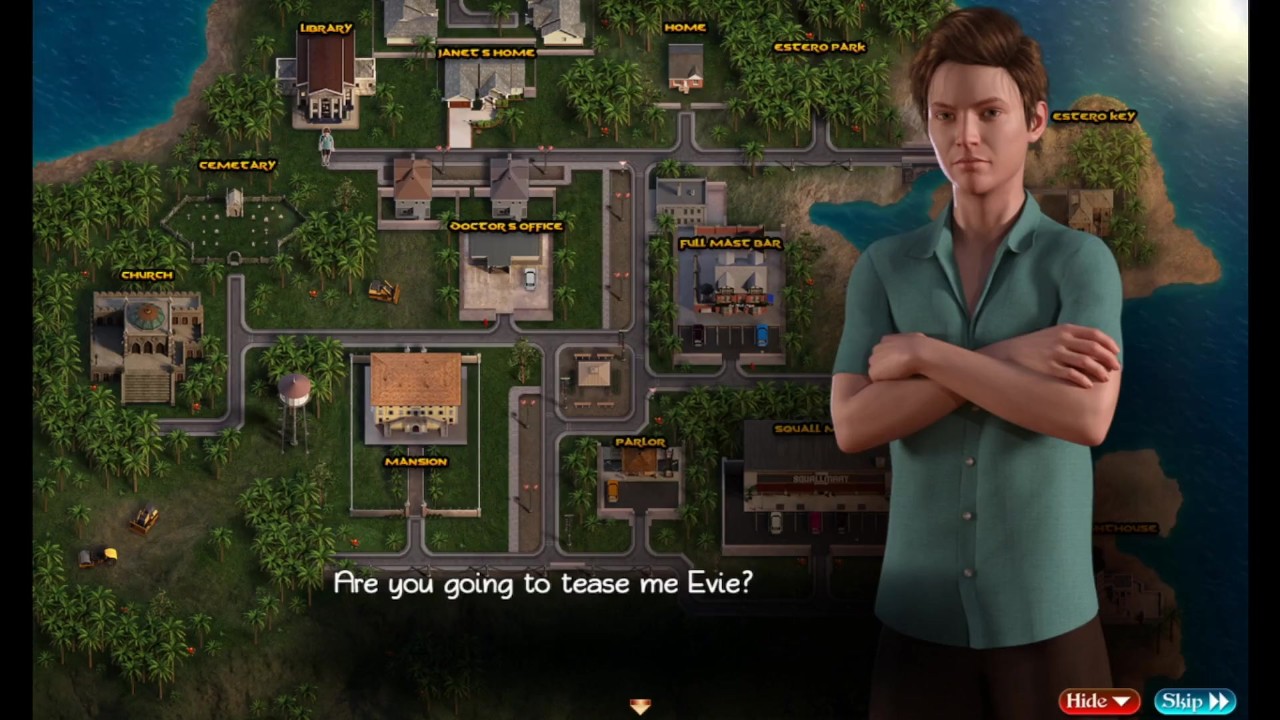Skip the current dialogue
Image resolution: width=1280 pixels, height=720 pixels.
point(1194,701)
